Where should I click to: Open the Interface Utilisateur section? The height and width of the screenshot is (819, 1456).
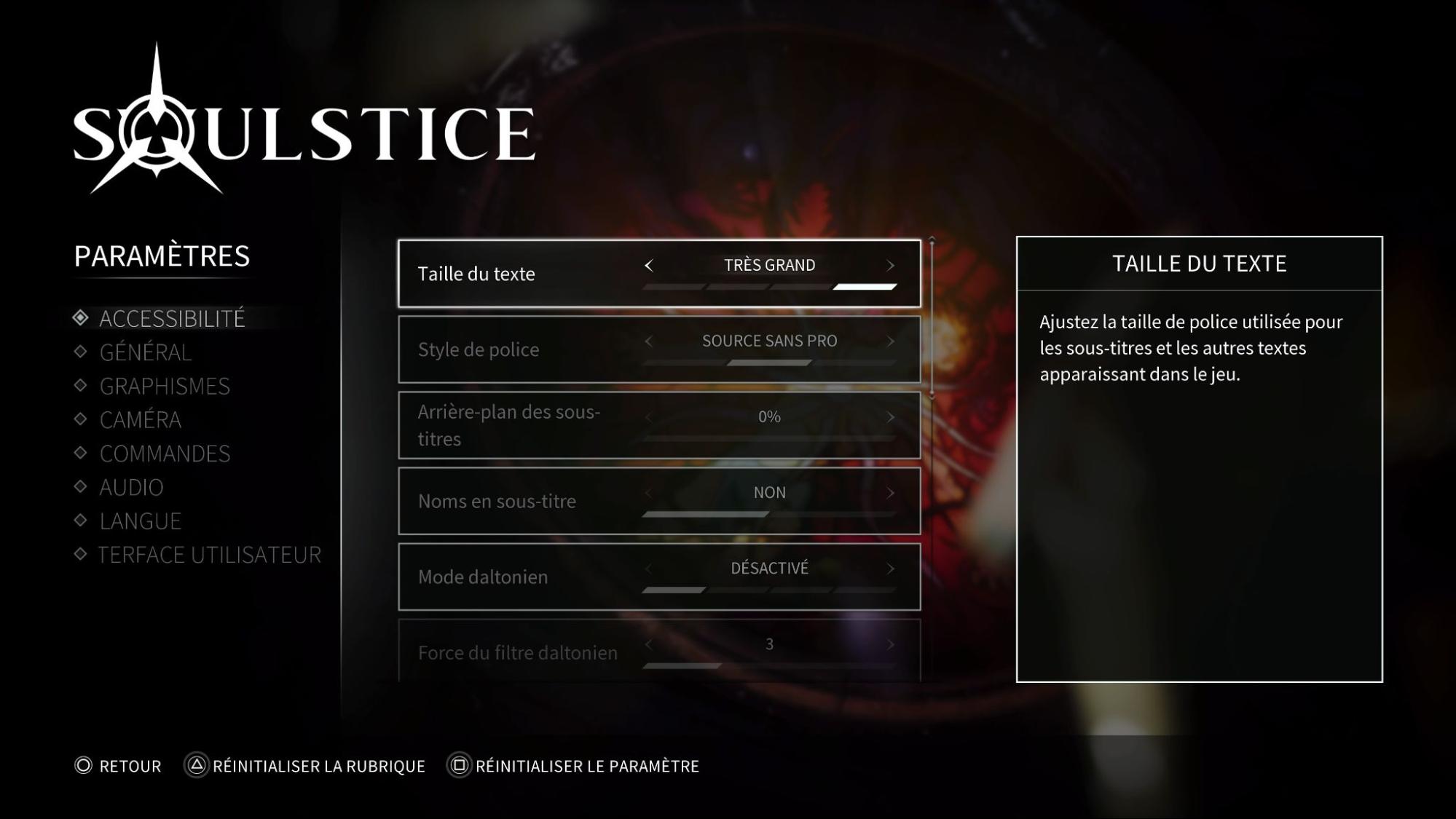(x=209, y=555)
